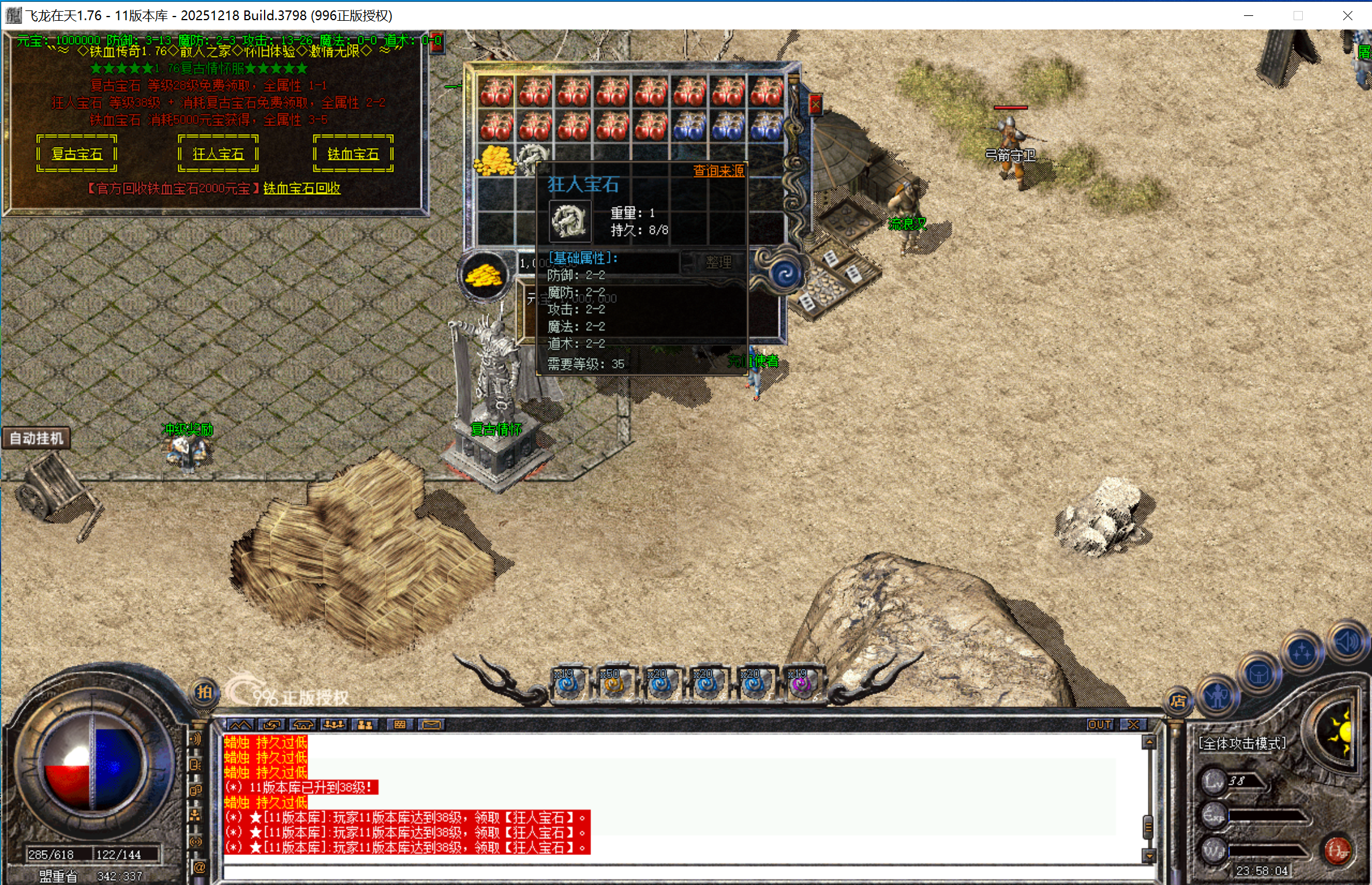1372x885 pixels.
Task: Close the game window from the title bar
Action: tap(1347, 15)
